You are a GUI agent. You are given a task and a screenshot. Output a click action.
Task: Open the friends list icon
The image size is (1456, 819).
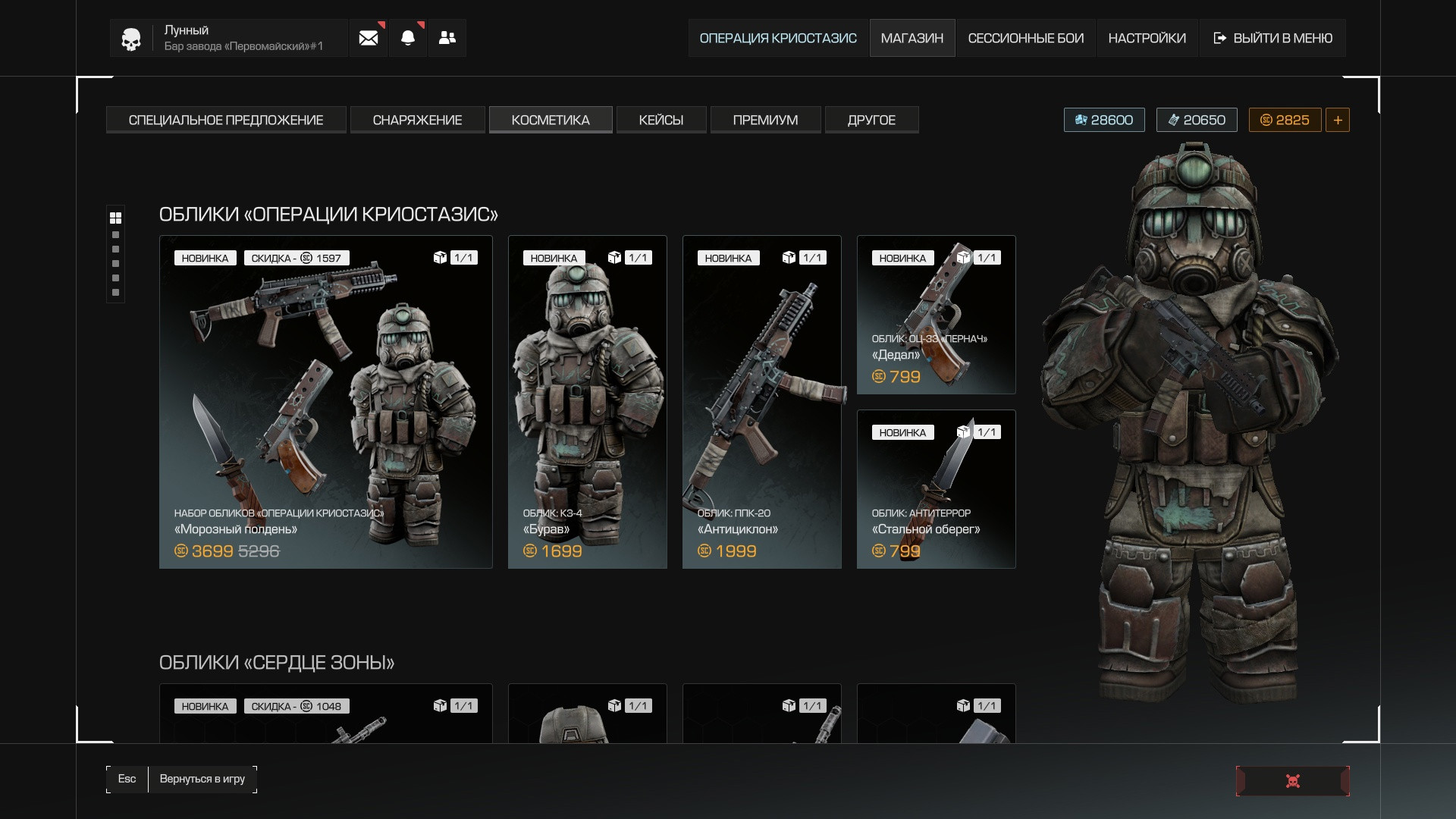pos(447,38)
